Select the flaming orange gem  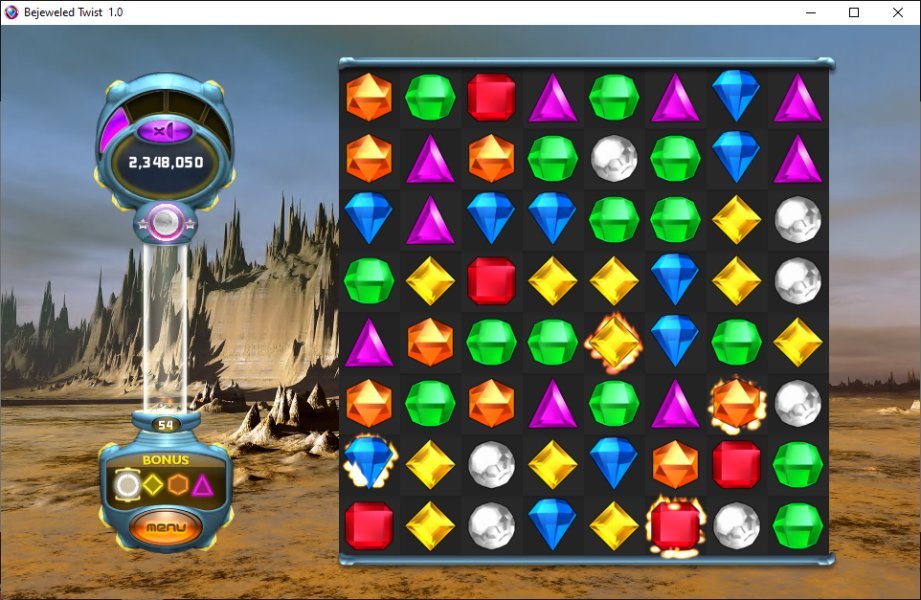pos(737,402)
